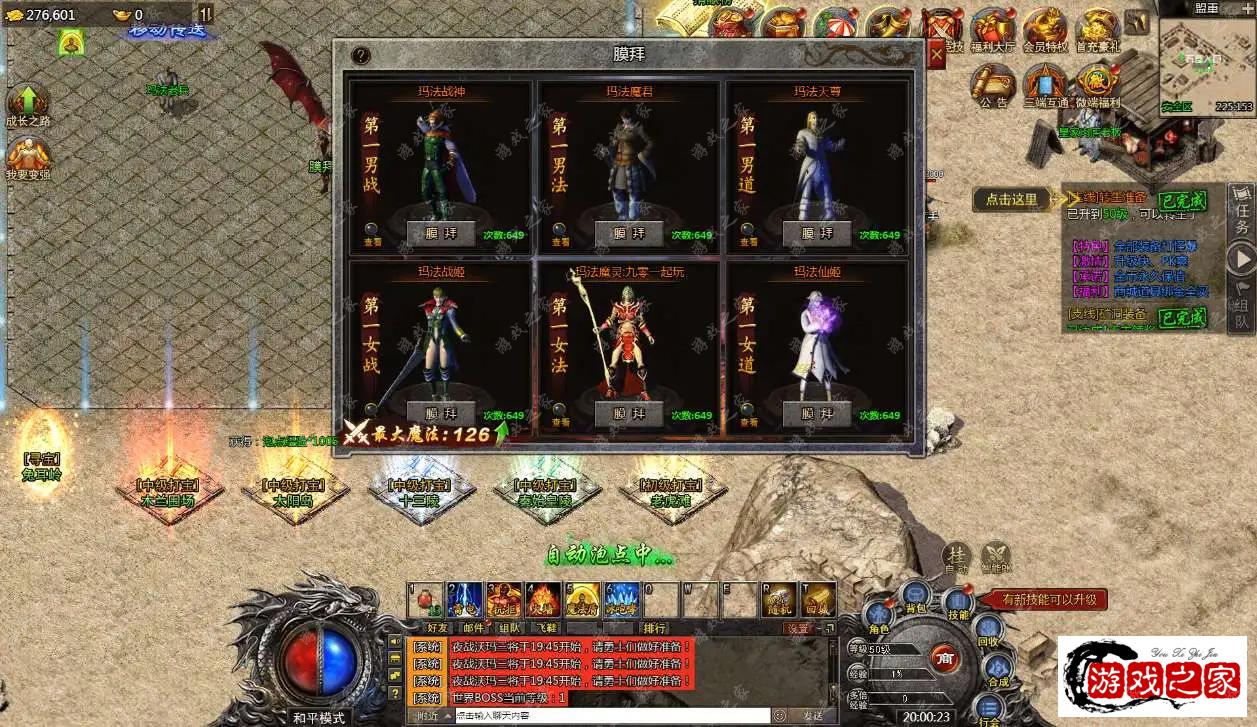The image size is (1257, 727).
Task: Open the 首充豪礼 first-recharge gift
Action: click(1097, 30)
